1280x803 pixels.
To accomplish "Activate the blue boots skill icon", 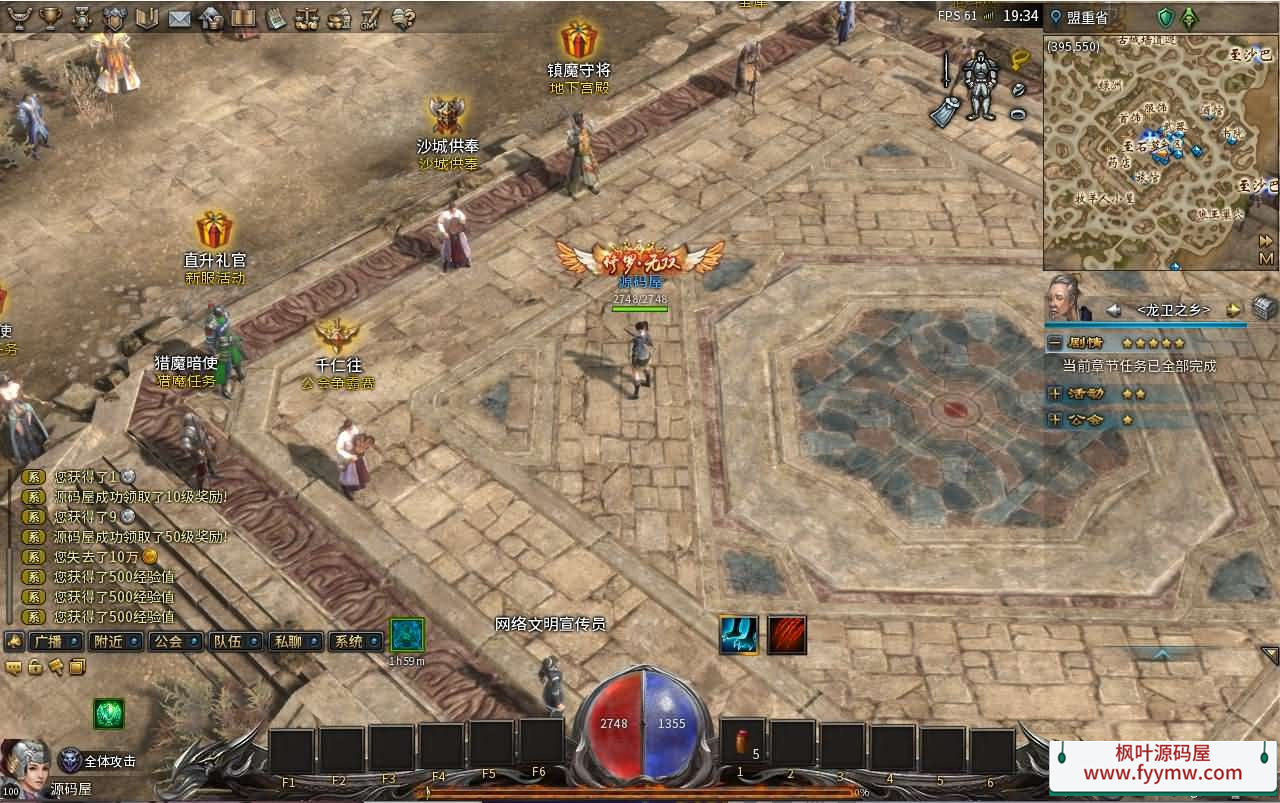I will tap(738, 635).
